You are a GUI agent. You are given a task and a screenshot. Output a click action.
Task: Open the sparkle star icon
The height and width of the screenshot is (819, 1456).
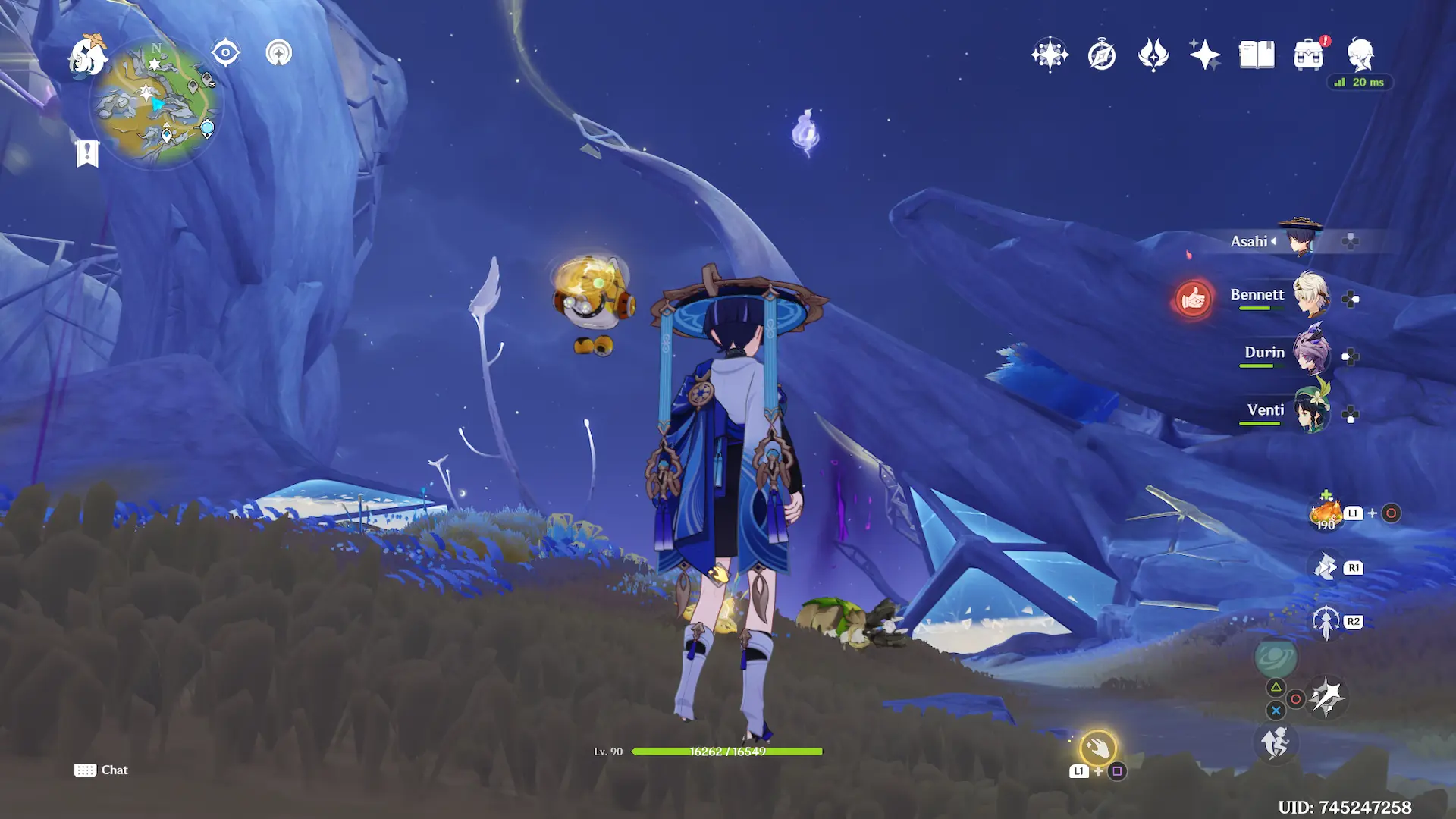coord(1204,55)
